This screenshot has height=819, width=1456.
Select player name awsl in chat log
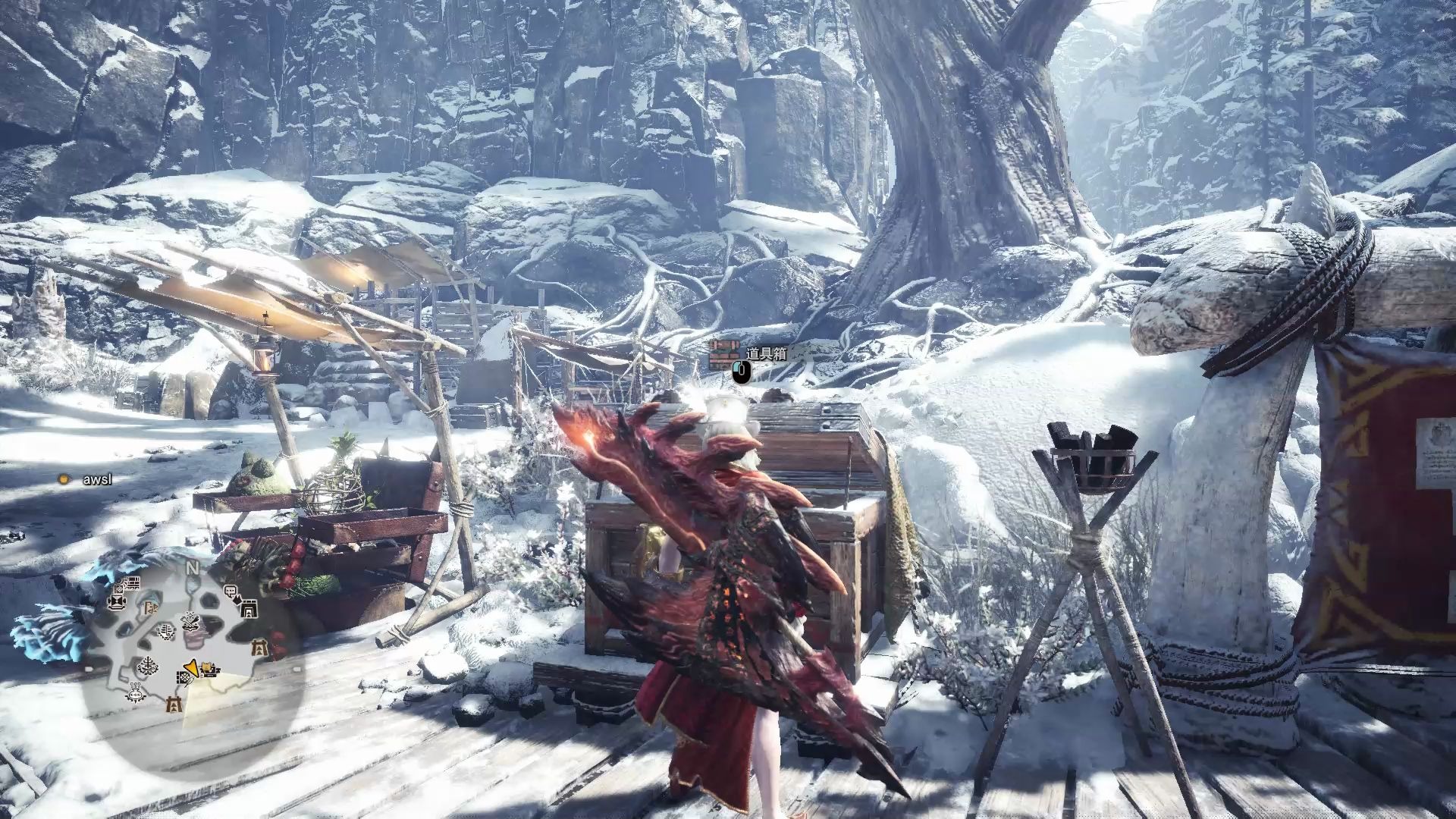(x=97, y=479)
